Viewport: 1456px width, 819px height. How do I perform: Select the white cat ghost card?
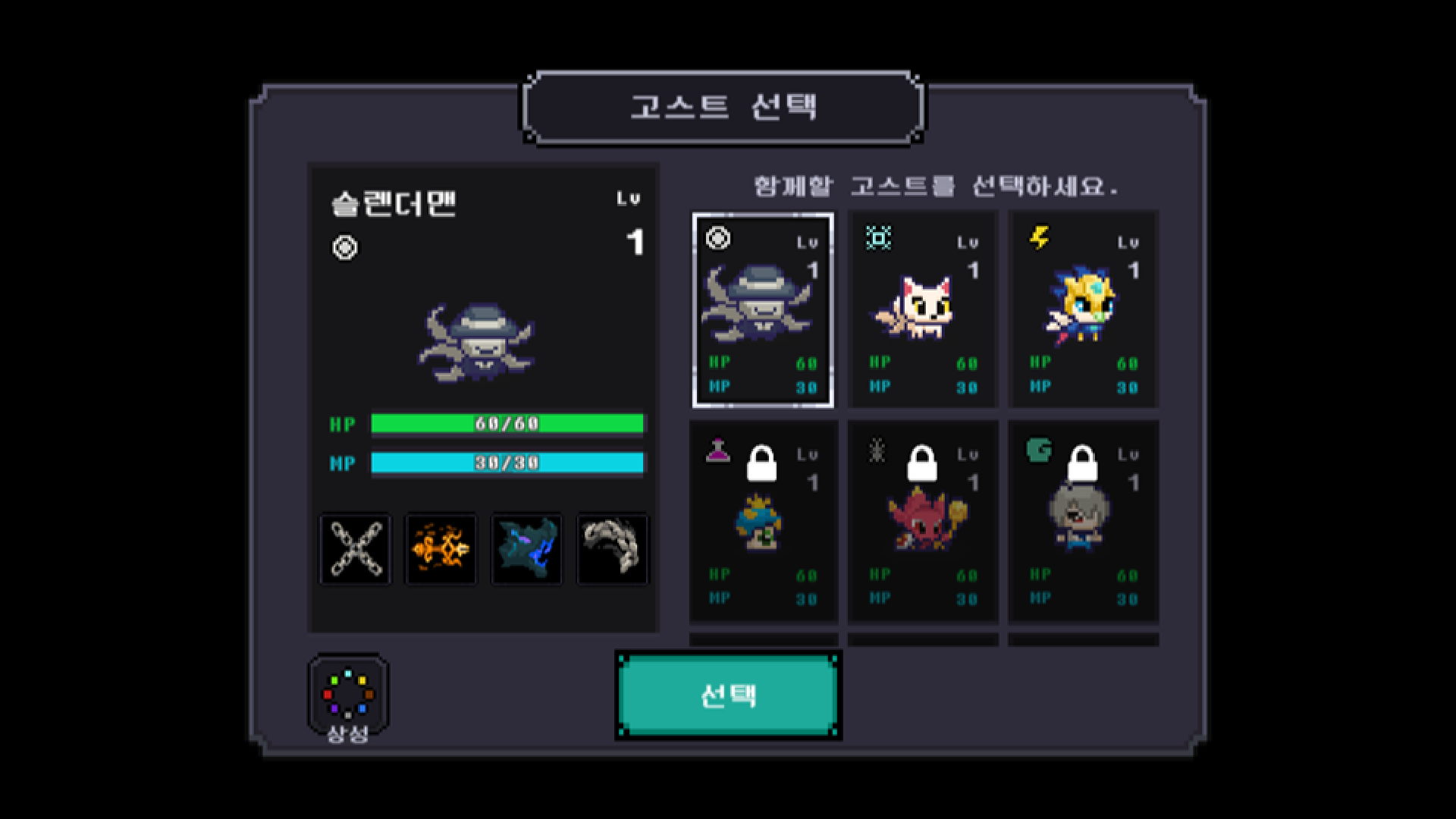tap(922, 309)
